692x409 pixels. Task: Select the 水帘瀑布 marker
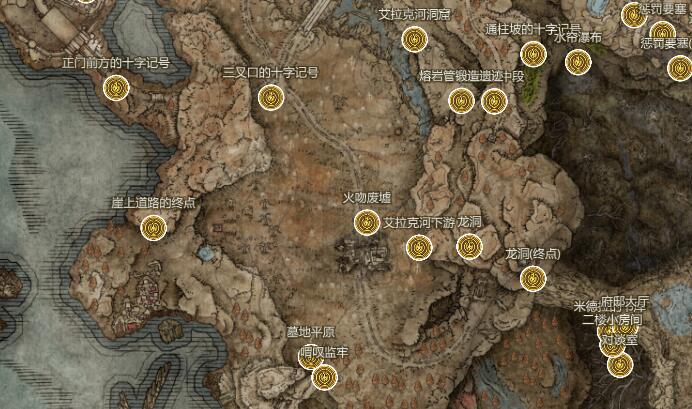tap(577, 62)
